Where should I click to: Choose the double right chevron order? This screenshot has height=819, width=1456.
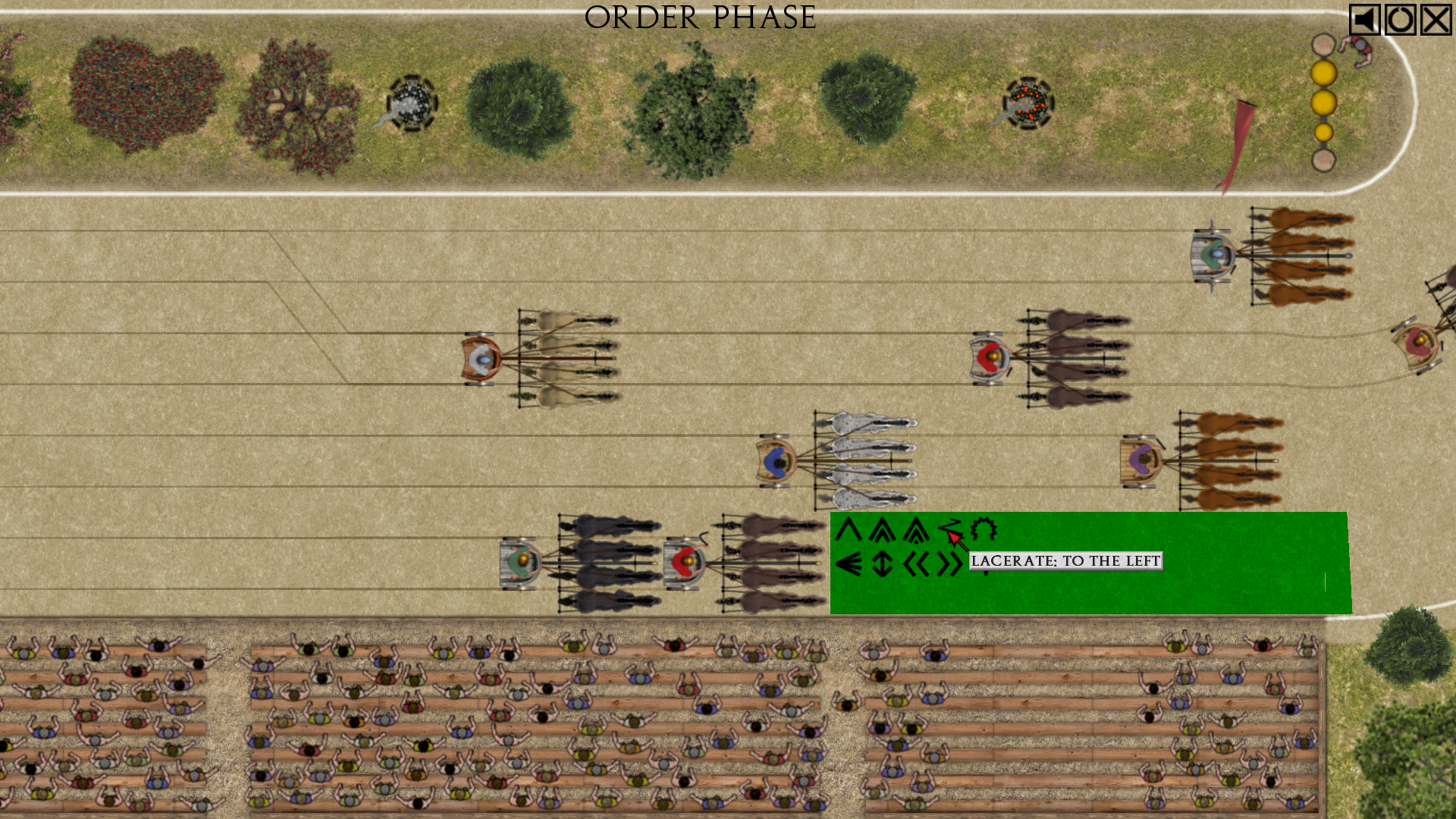tap(949, 564)
